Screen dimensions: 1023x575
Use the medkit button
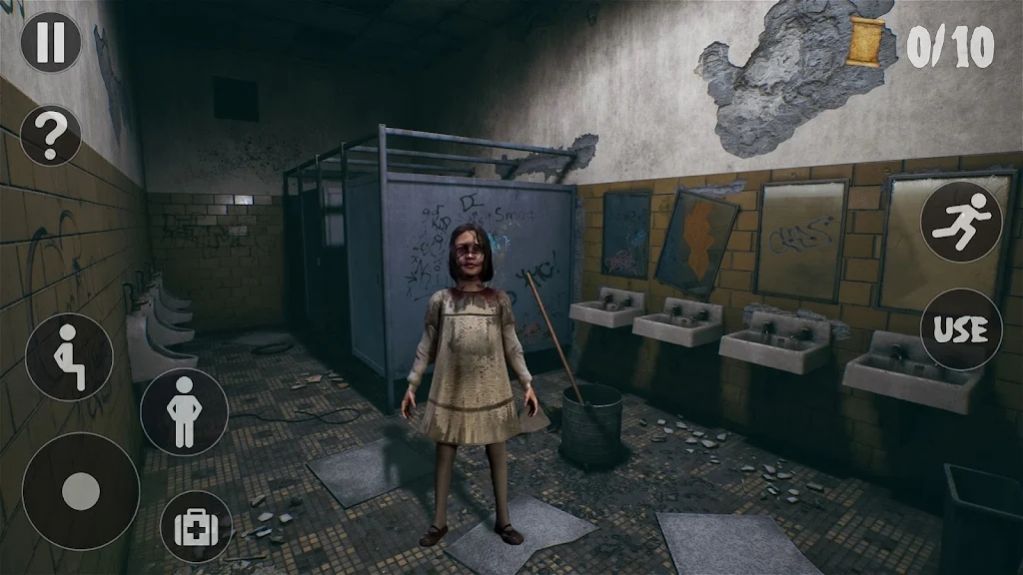(195, 526)
